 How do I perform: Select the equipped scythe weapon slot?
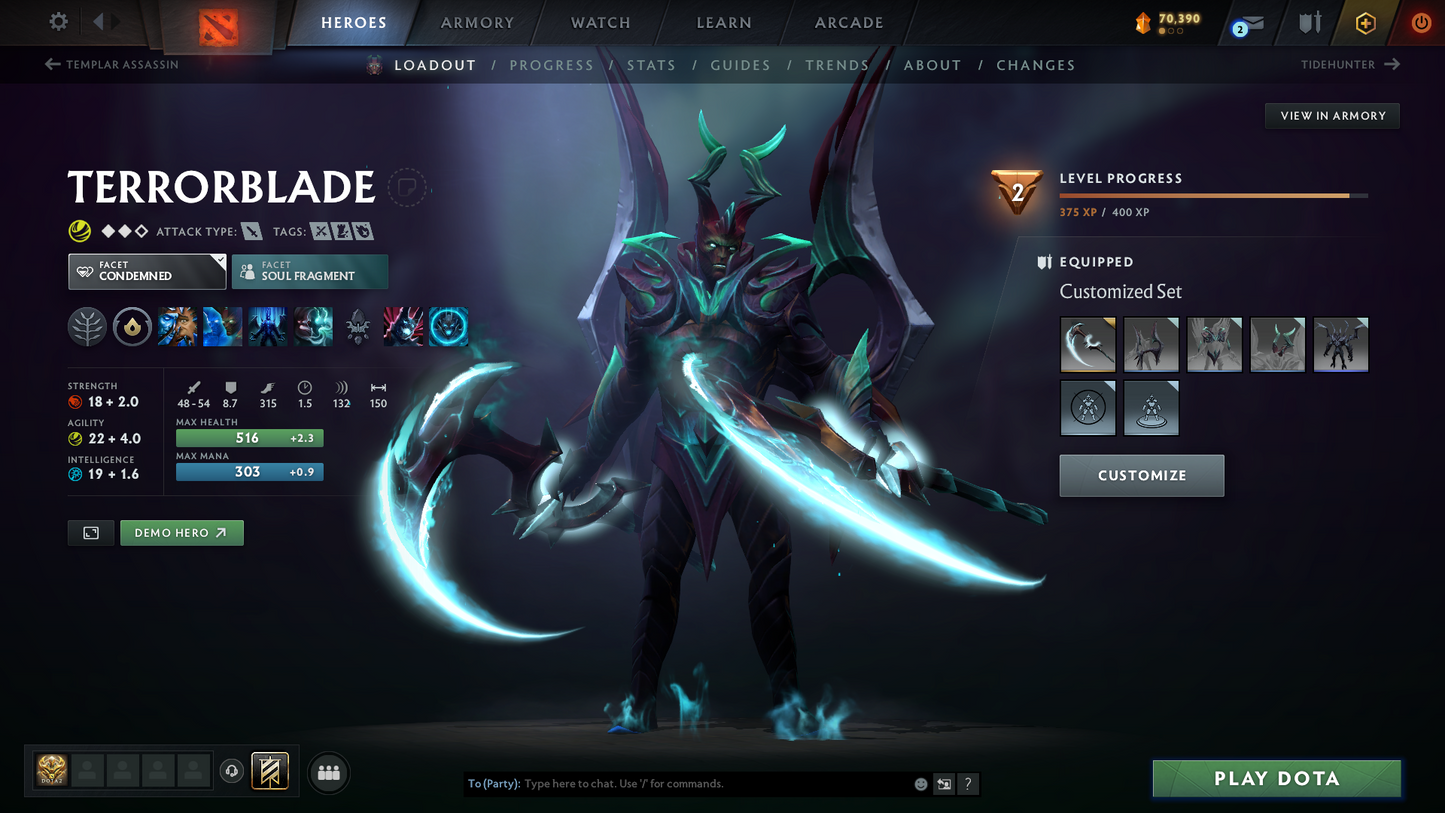tap(1087, 345)
